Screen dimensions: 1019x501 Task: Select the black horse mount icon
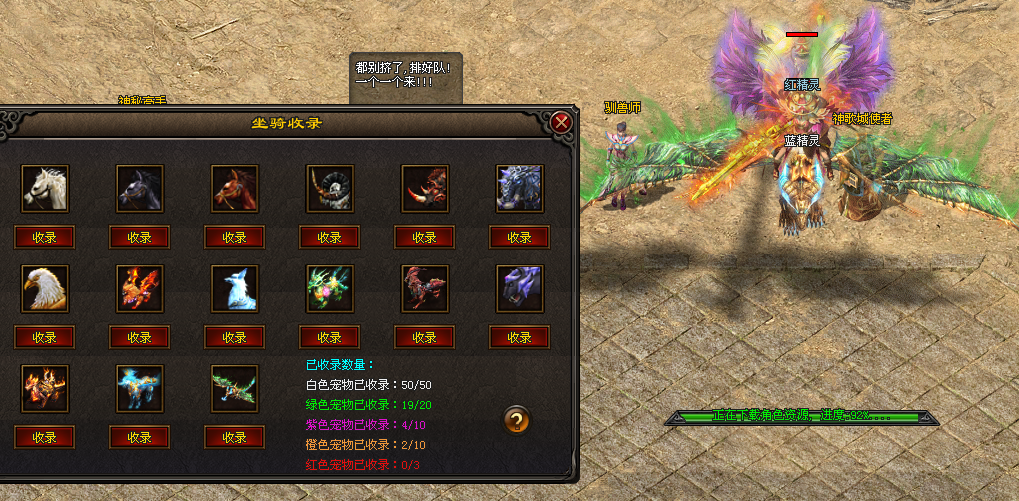139,189
